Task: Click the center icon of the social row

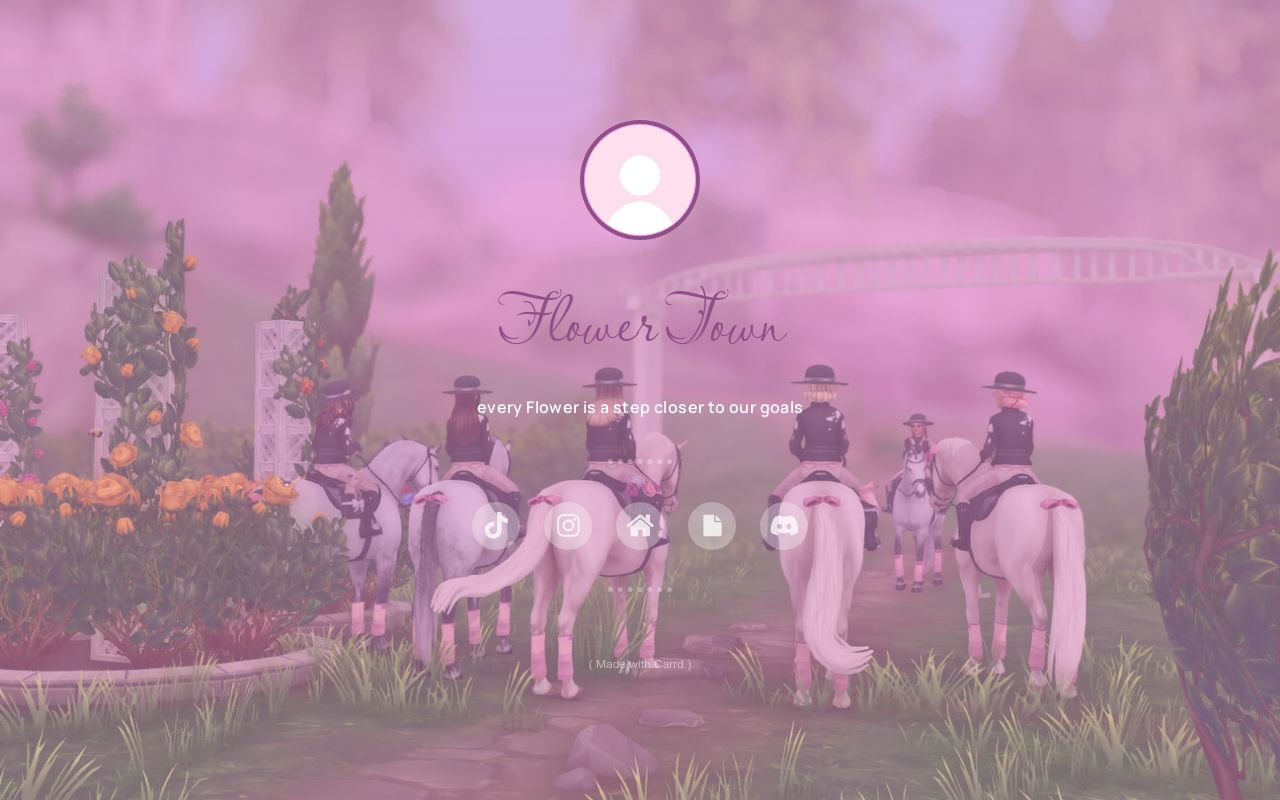Action: [640, 525]
